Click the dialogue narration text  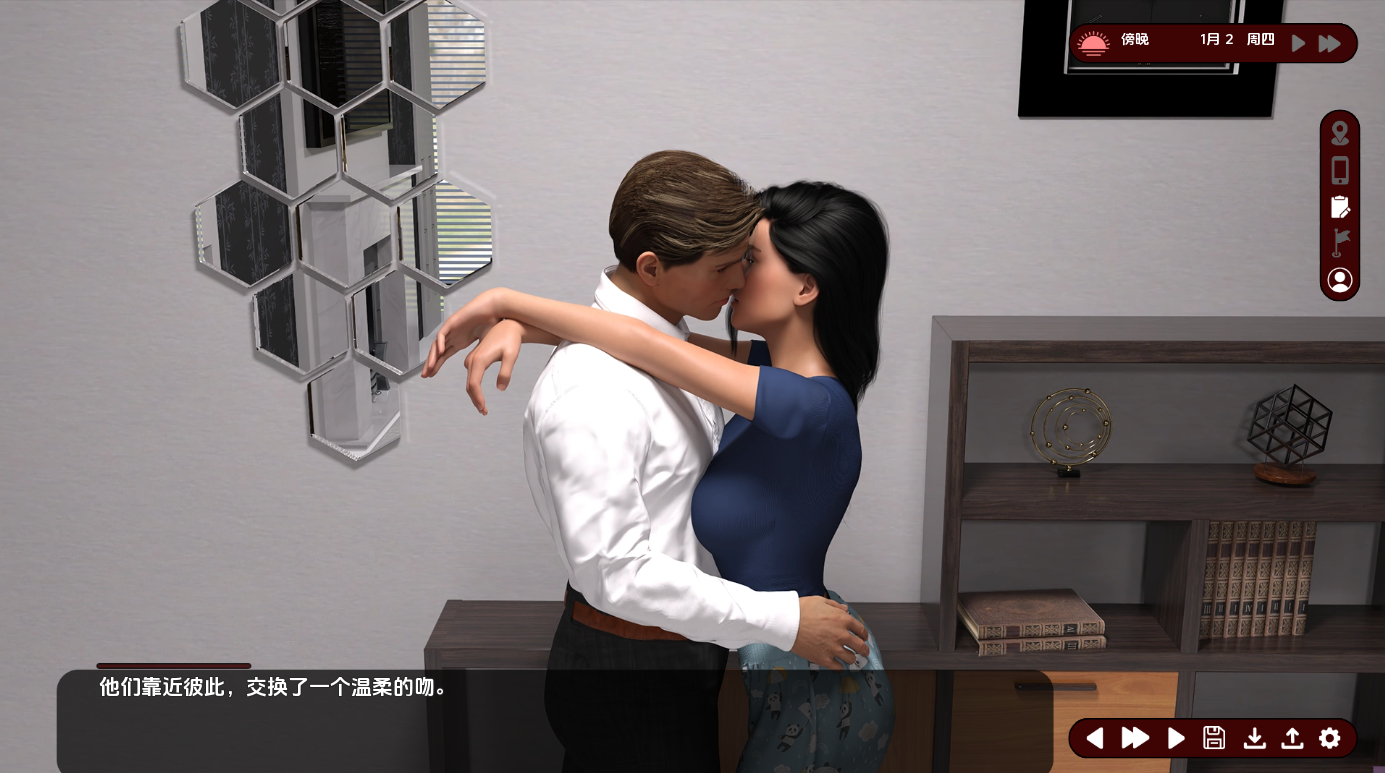[x=270, y=688]
